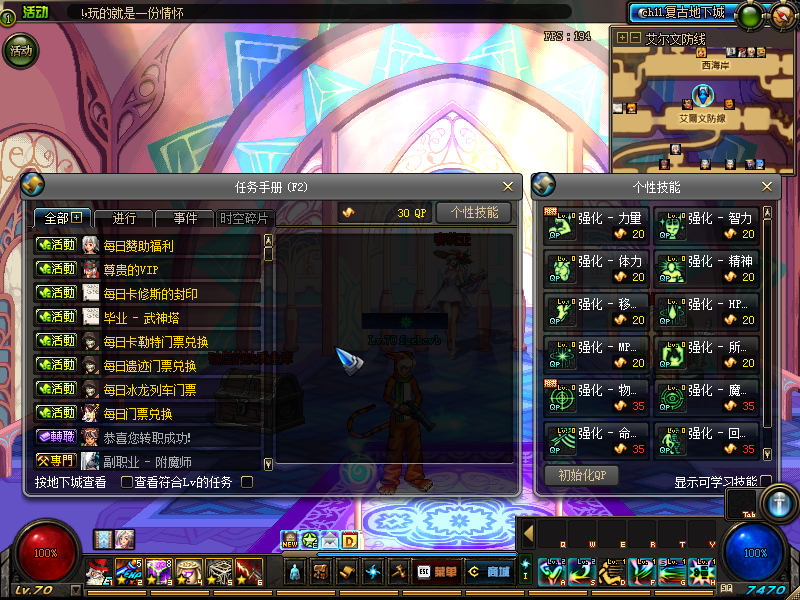This screenshot has width=800, height=600.
Task: Open the round 活动 event button
Action: (x=21, y=49)
